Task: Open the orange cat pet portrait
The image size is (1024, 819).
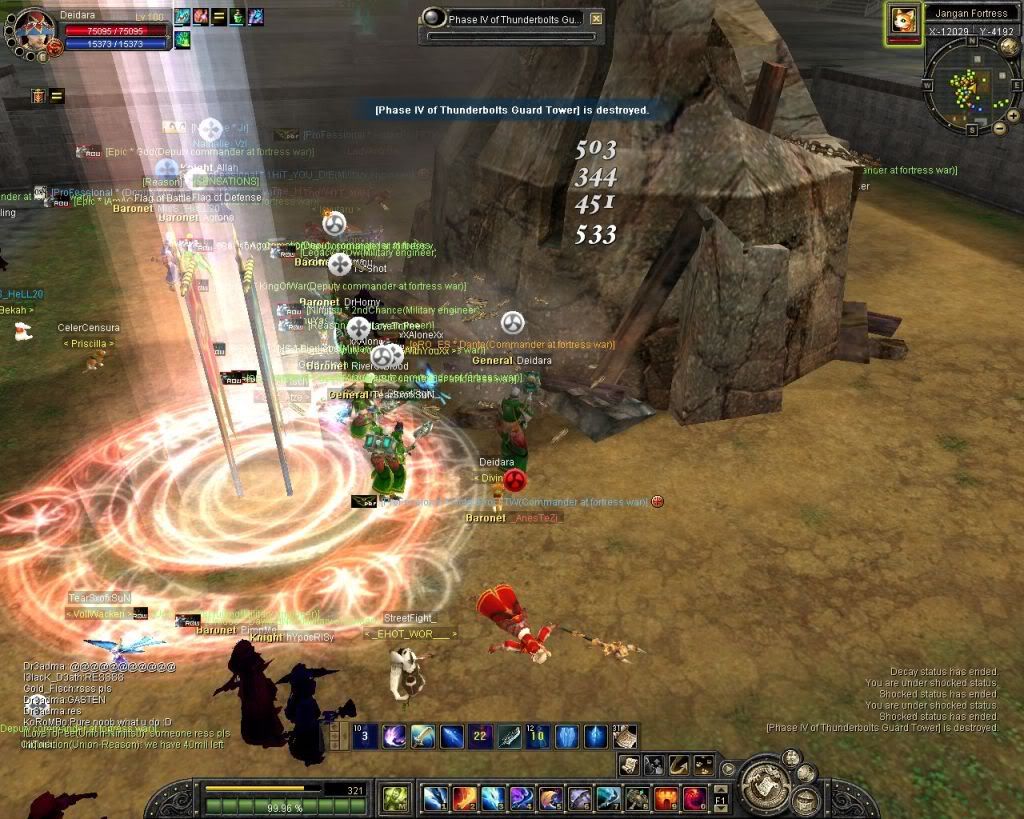Action: [x=904, y=22]
